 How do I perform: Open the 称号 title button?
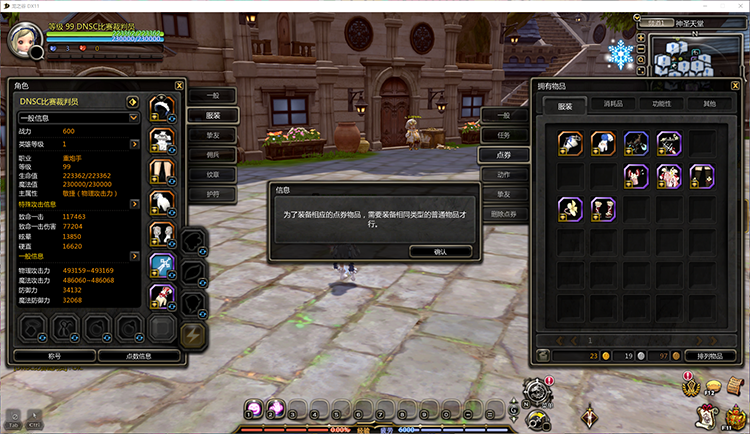tap(54, 355)
